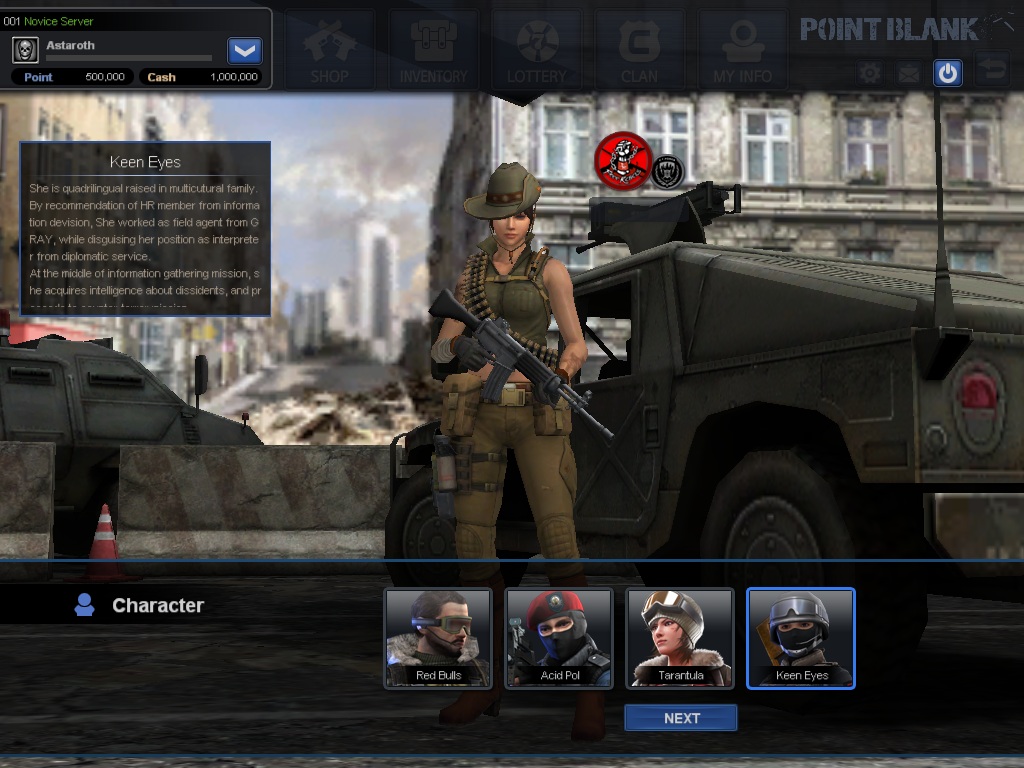Click the back arrow button
Screen dimensions: 1024x768
991,70
